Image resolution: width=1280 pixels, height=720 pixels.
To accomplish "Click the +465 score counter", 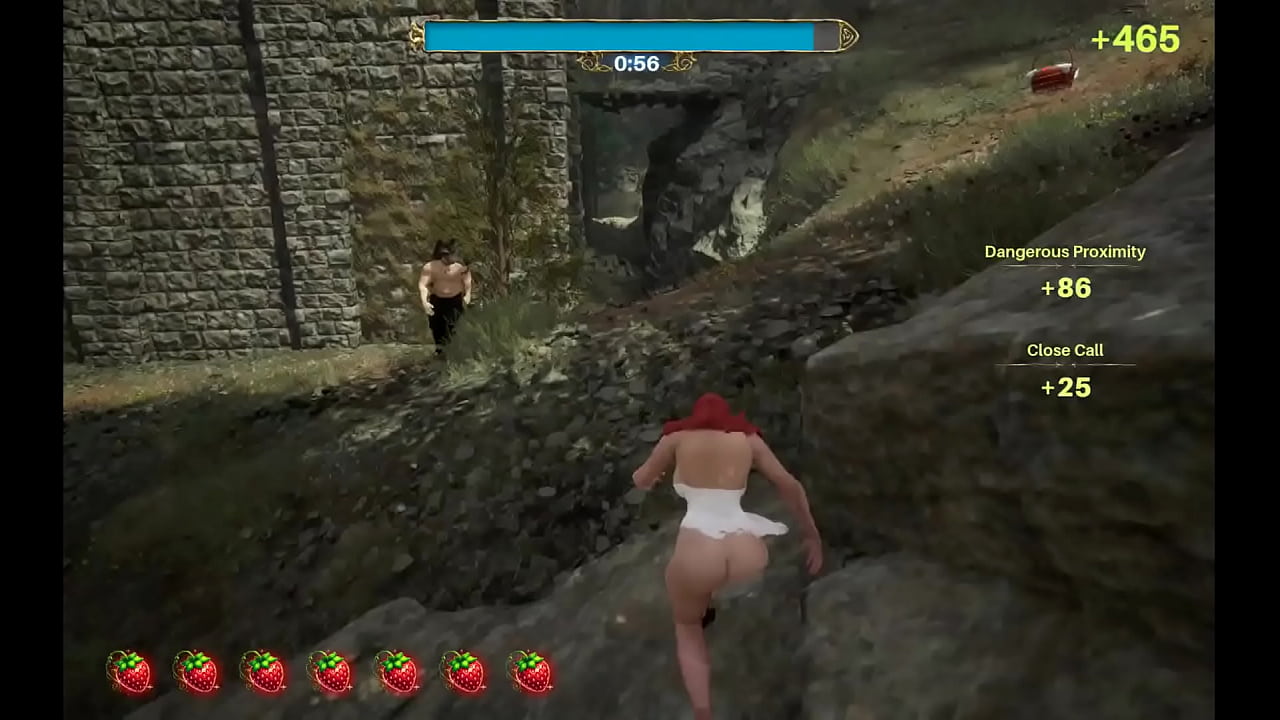I will pyautogui.click(x=1136, y=39).
